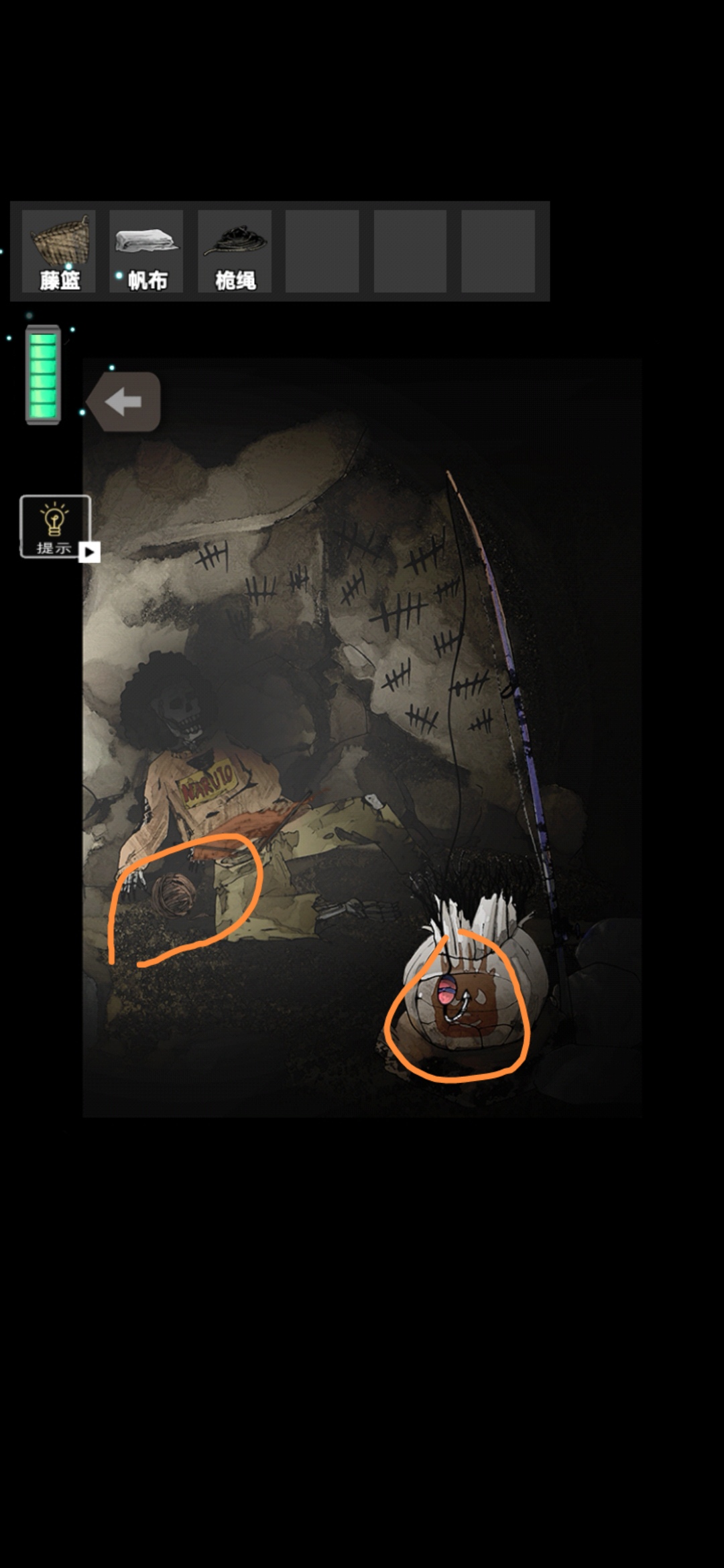Select the 藤篮 rattan basket slot
This screenshot has height=1568, width=724.
point(59,251)
